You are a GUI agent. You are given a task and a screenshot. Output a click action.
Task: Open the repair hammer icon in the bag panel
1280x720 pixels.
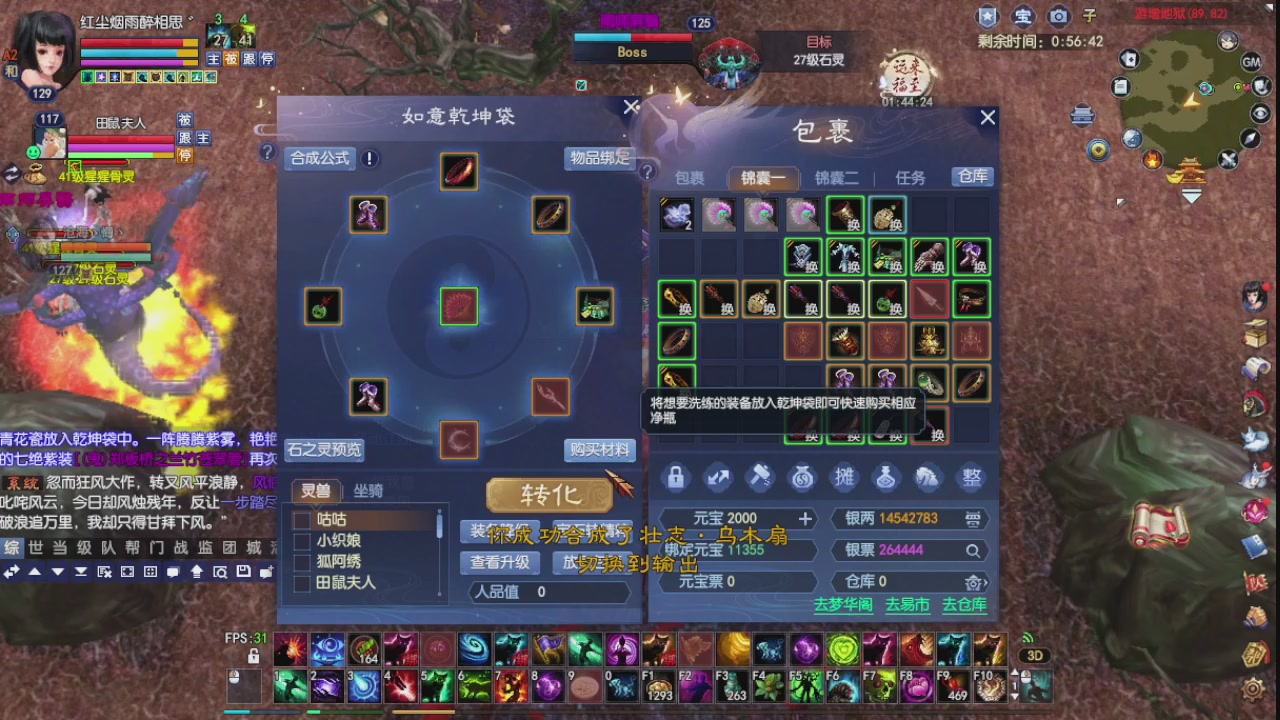(760, 477)
